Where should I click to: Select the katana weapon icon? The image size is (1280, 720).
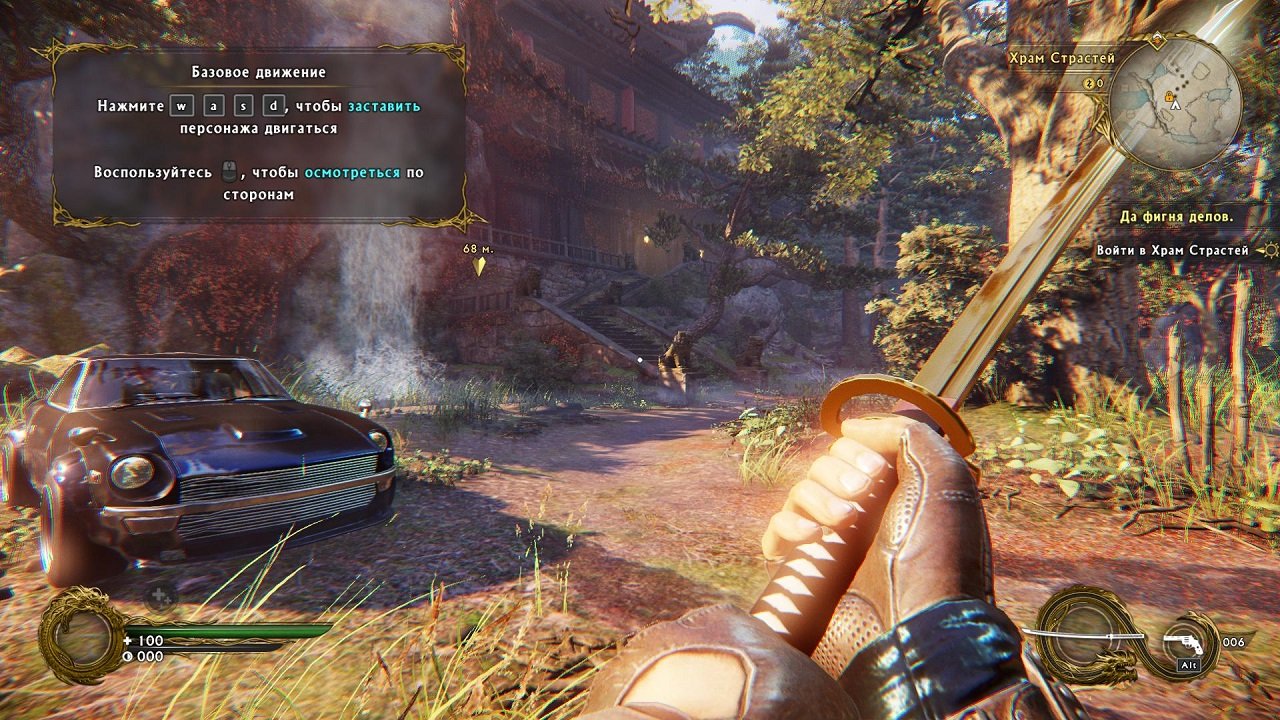click(1085, 635)
